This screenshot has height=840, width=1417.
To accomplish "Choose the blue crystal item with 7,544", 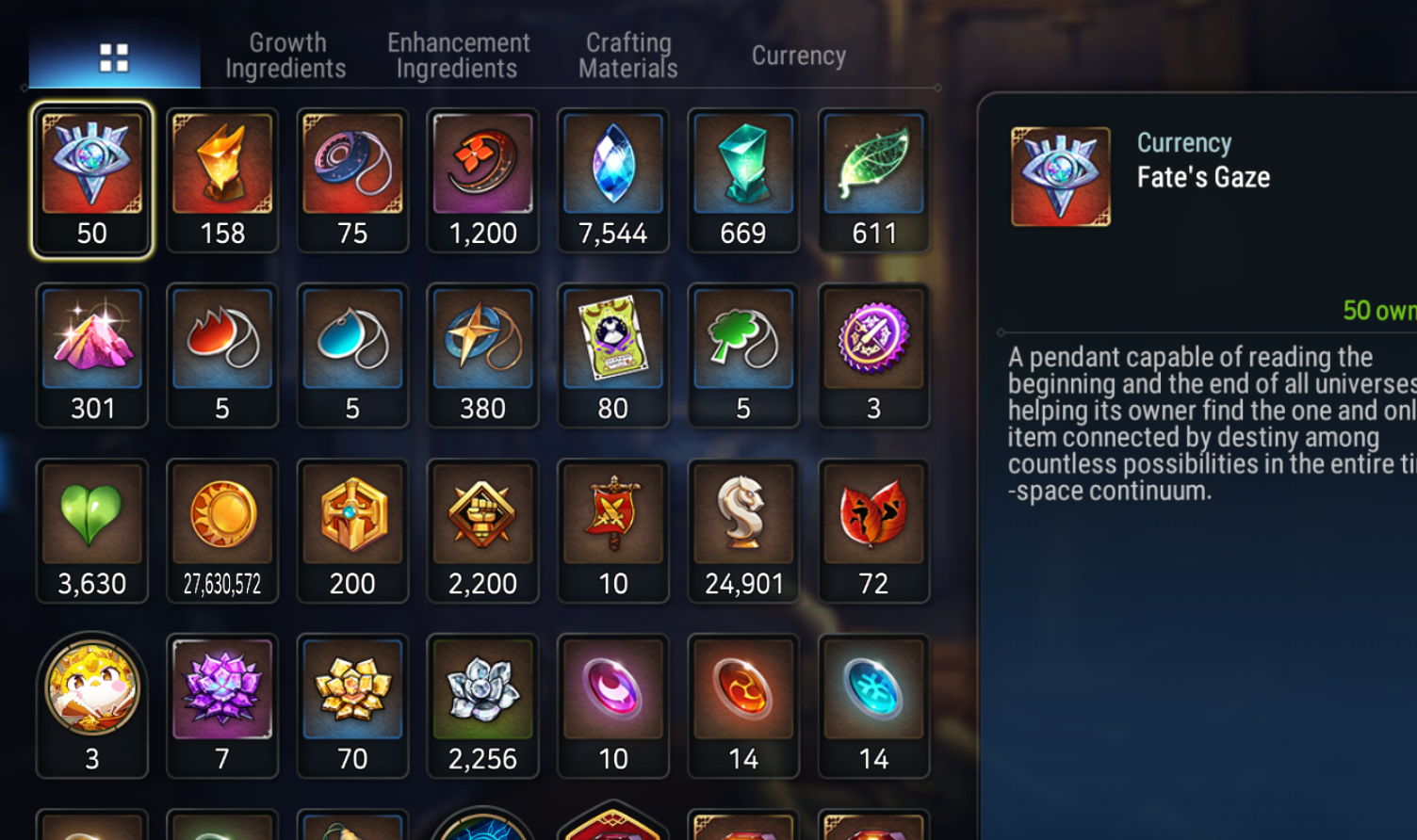I will [613, 179].
